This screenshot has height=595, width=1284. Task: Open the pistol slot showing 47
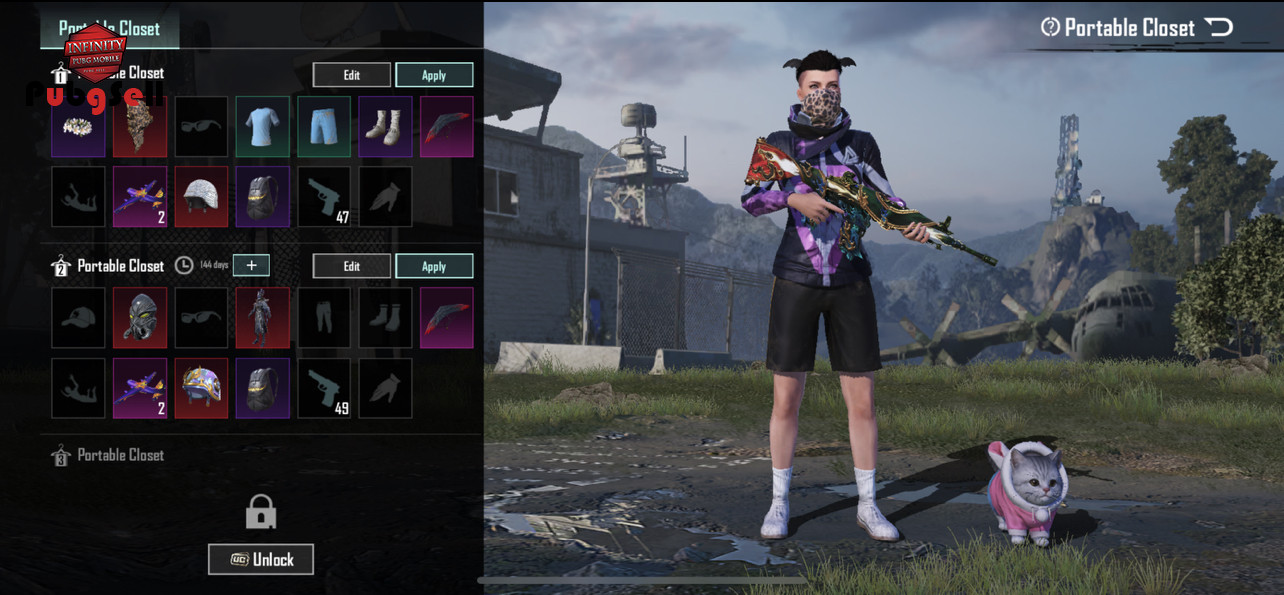(x=324, y=196)
